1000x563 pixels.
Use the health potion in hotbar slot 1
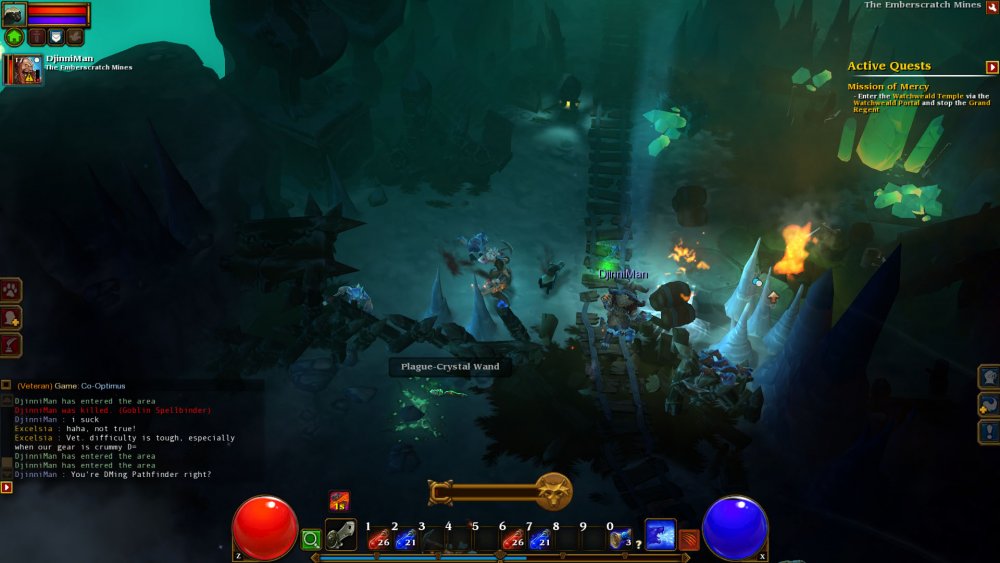tap(378, 539)
